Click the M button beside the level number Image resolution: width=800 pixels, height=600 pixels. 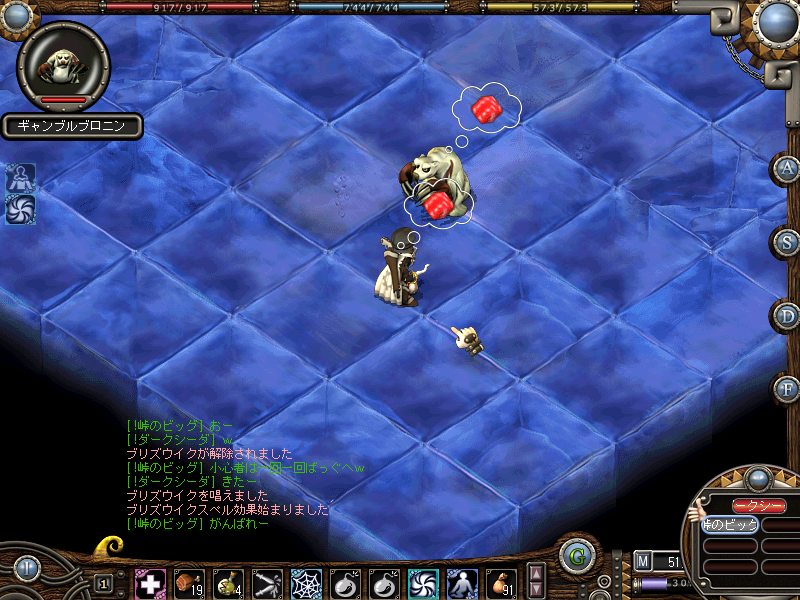click(x=643, y=561)
